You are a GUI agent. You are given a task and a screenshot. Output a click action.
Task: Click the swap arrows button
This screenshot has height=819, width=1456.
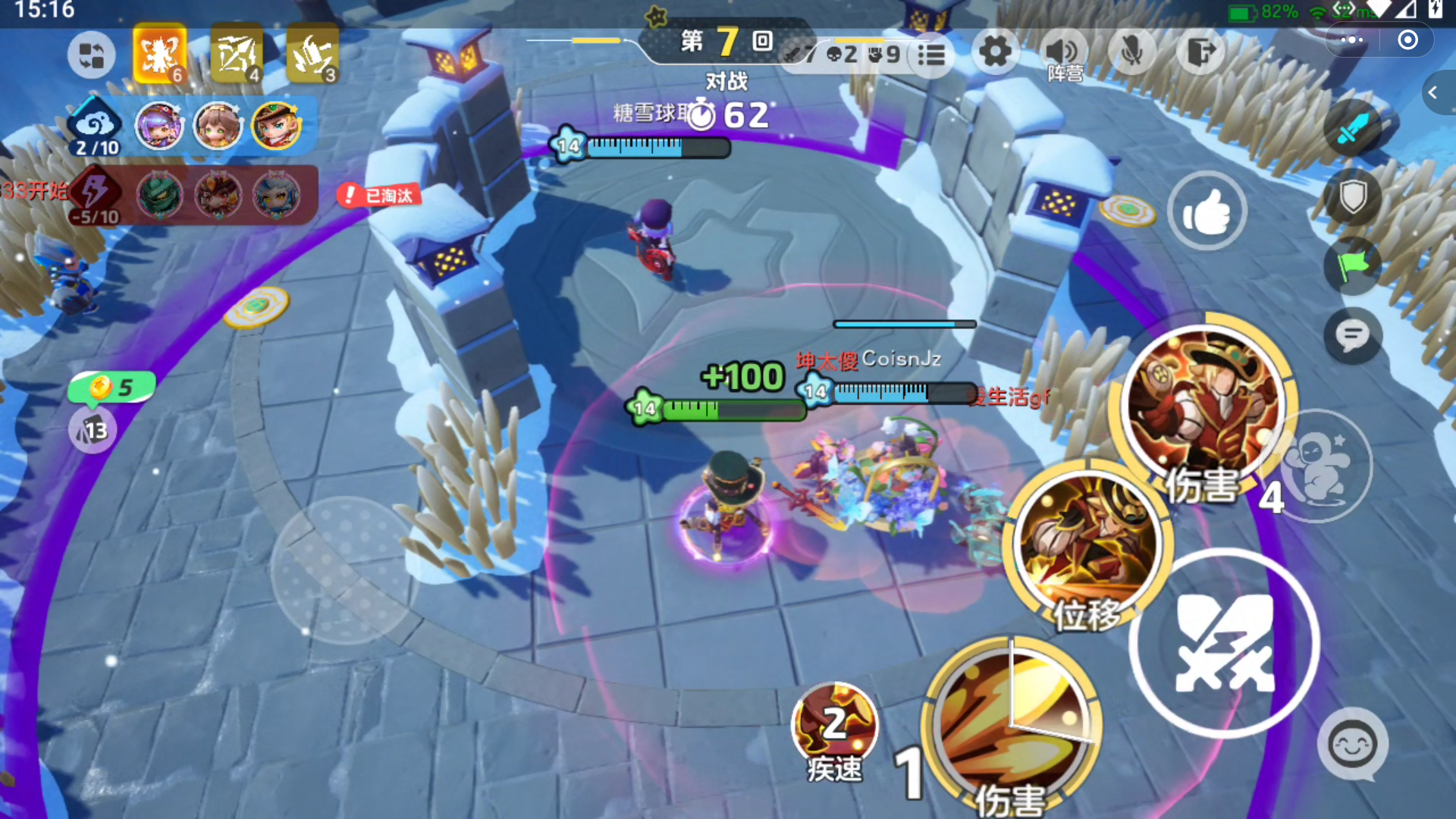pos(92,55)
